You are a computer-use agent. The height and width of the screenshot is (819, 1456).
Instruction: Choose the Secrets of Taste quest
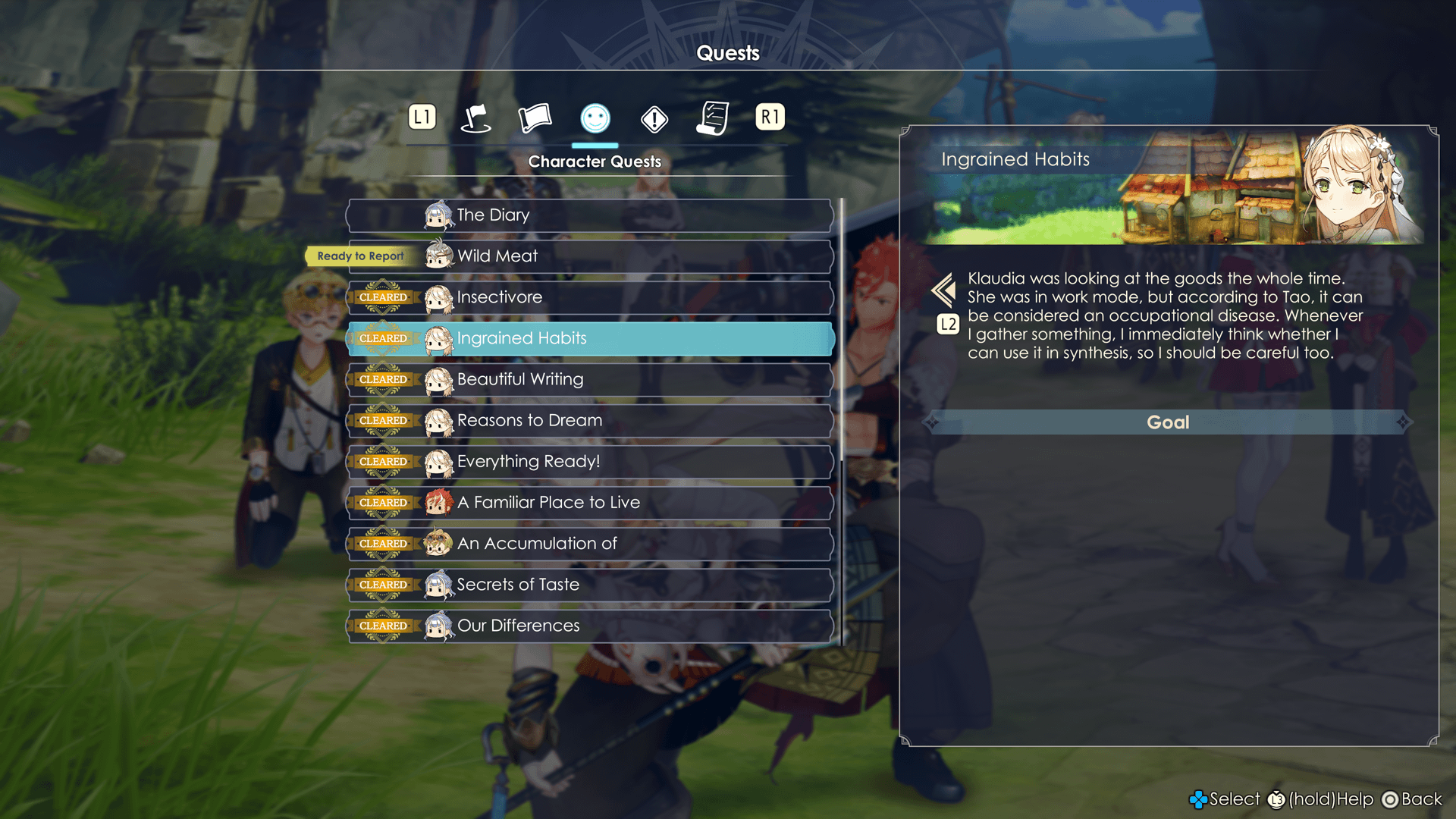590,585
